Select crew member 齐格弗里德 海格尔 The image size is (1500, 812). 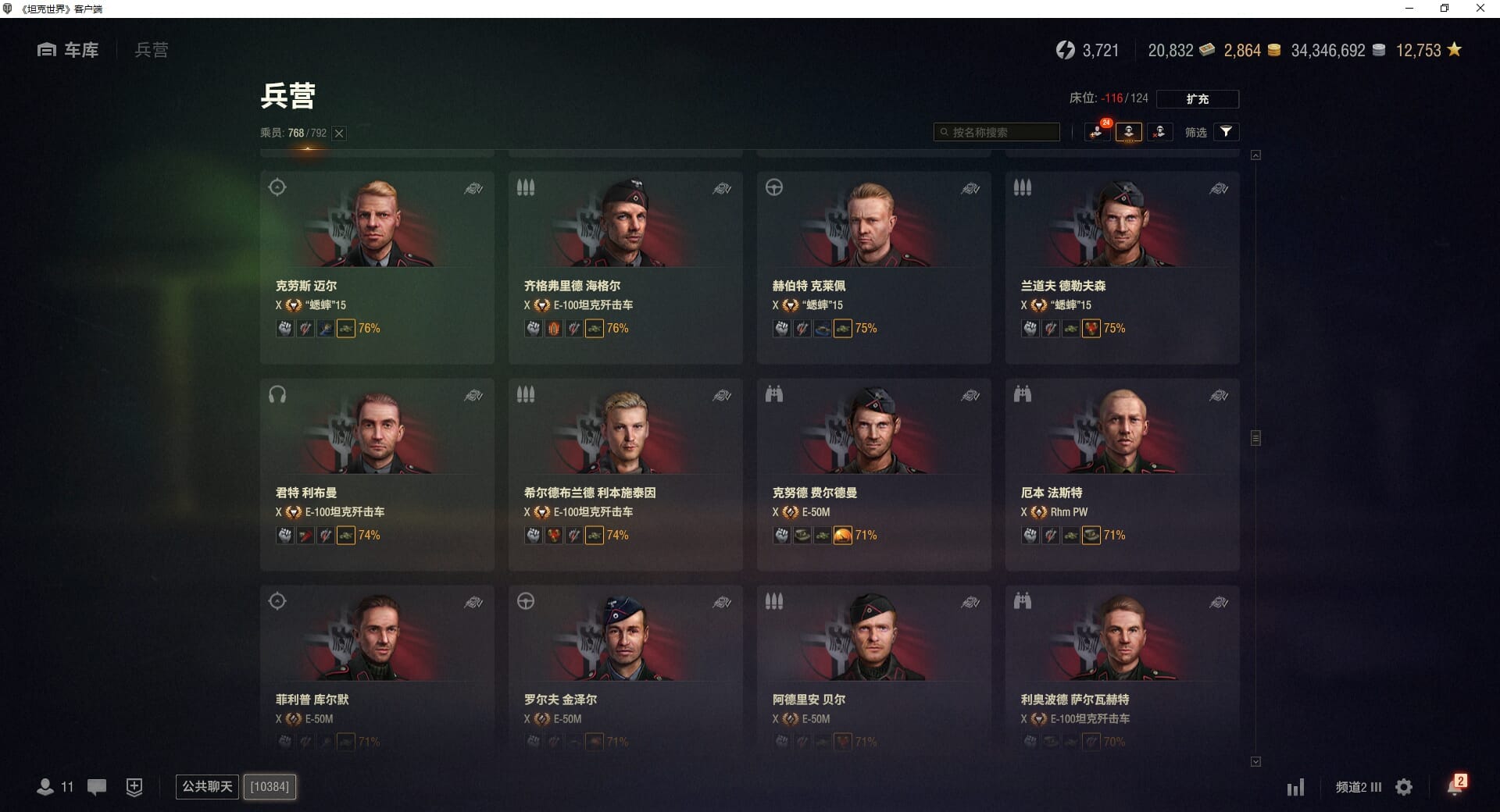coord(625,267)
